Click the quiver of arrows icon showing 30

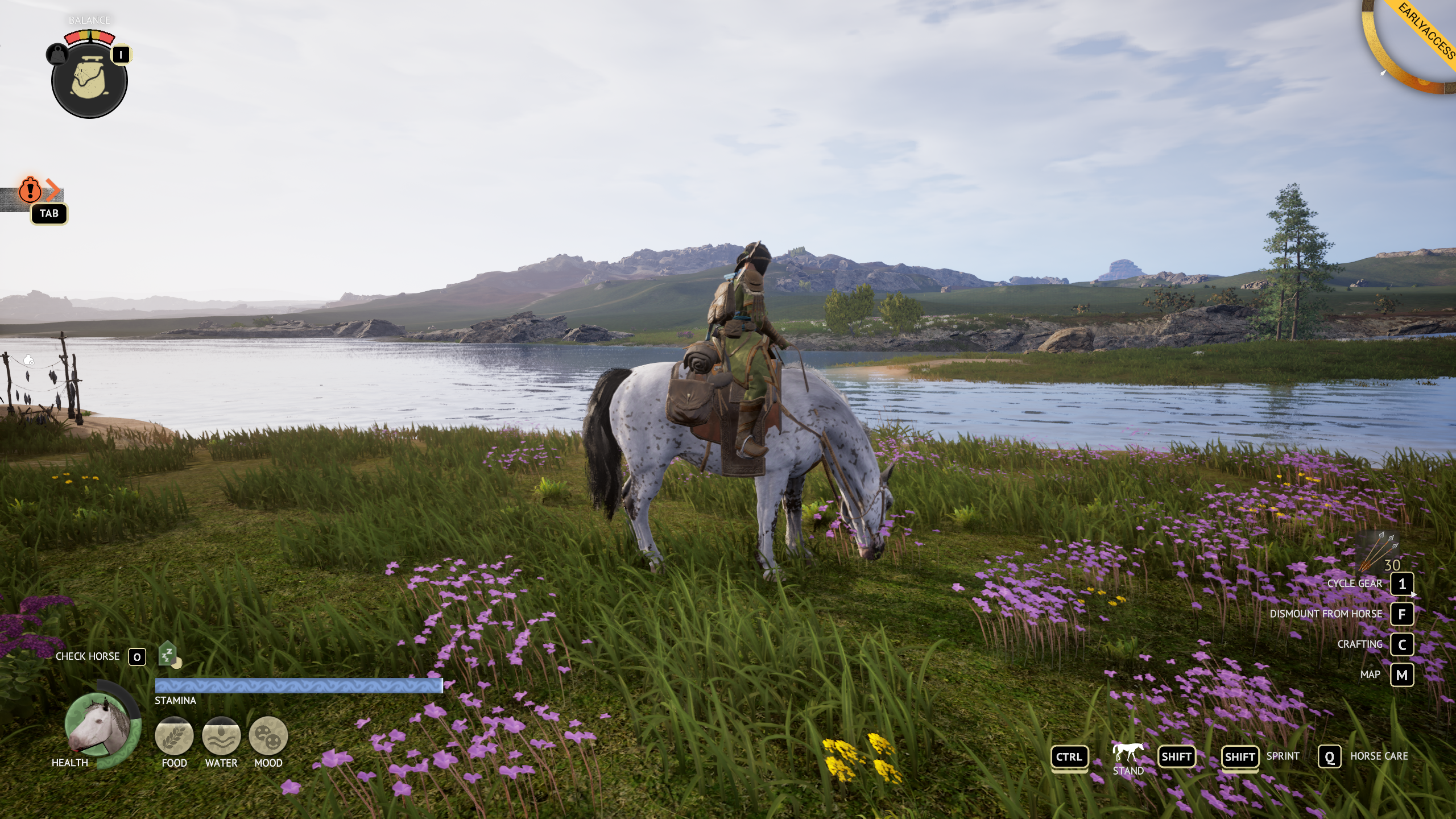pyautogui.click(x=1378, y=553)
